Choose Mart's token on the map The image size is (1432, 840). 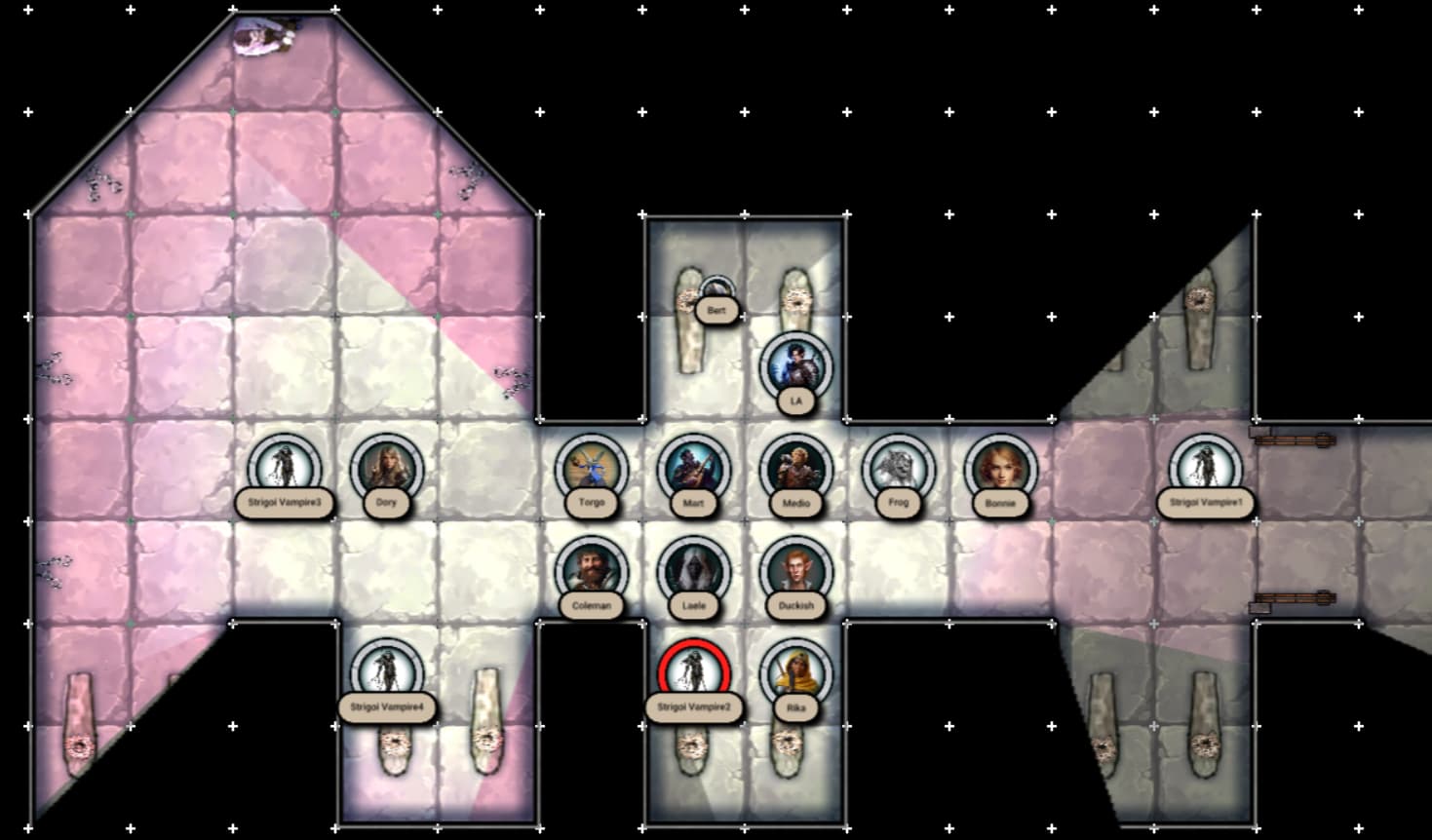click(694, 470)
